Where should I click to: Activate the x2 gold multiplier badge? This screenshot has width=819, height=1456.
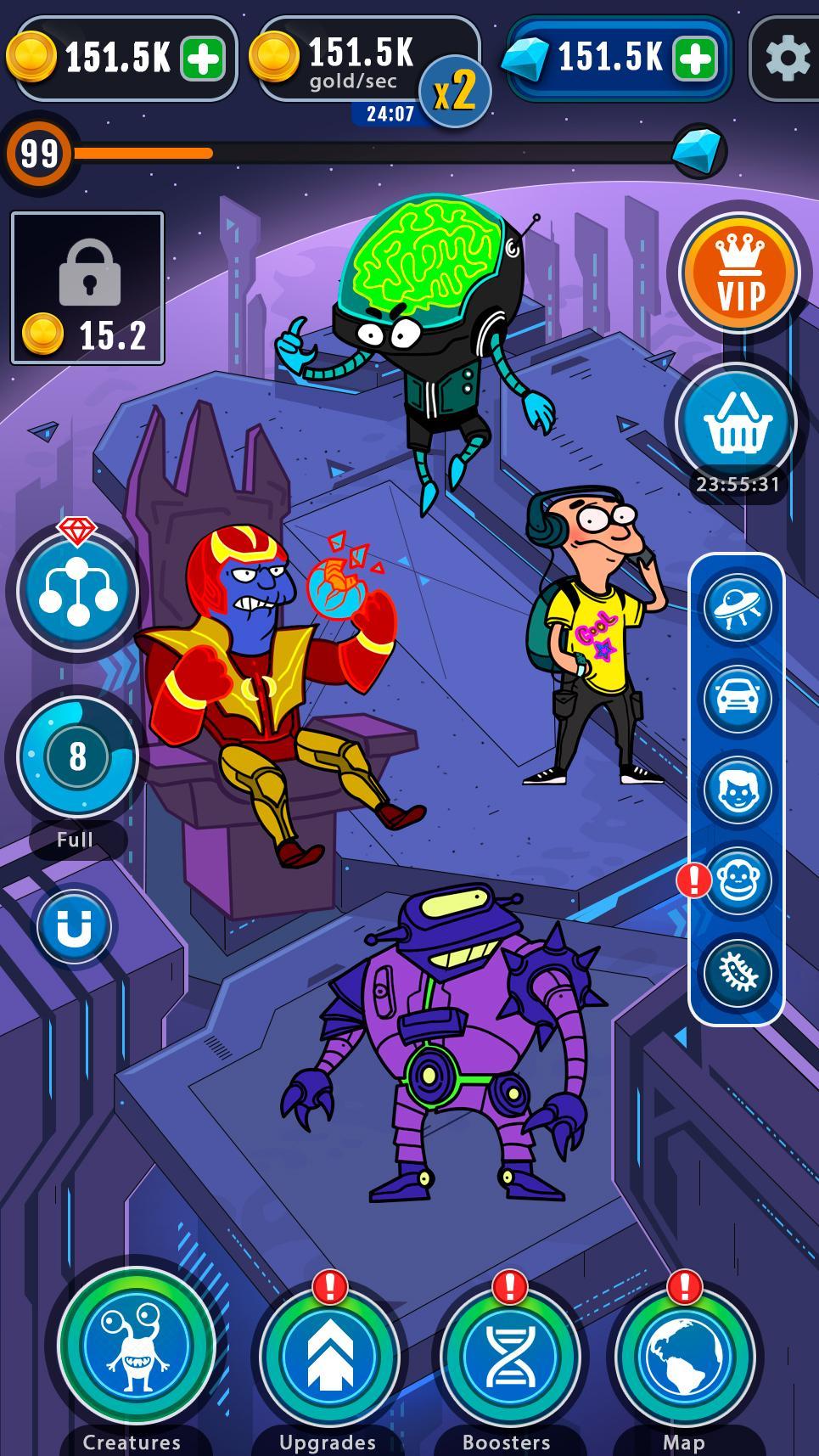[456, 92]
